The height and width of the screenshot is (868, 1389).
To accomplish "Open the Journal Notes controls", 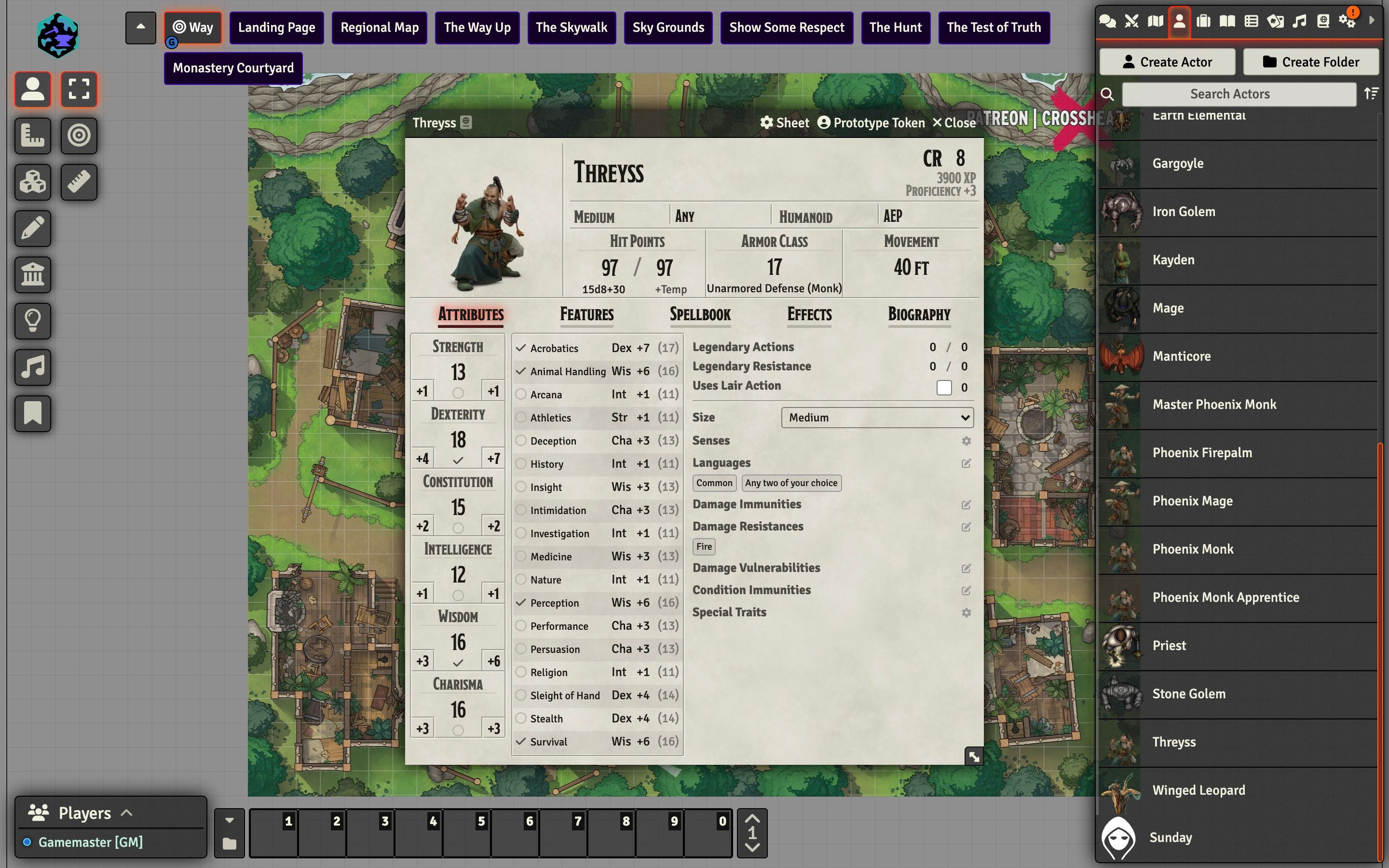I will [33, 413].
